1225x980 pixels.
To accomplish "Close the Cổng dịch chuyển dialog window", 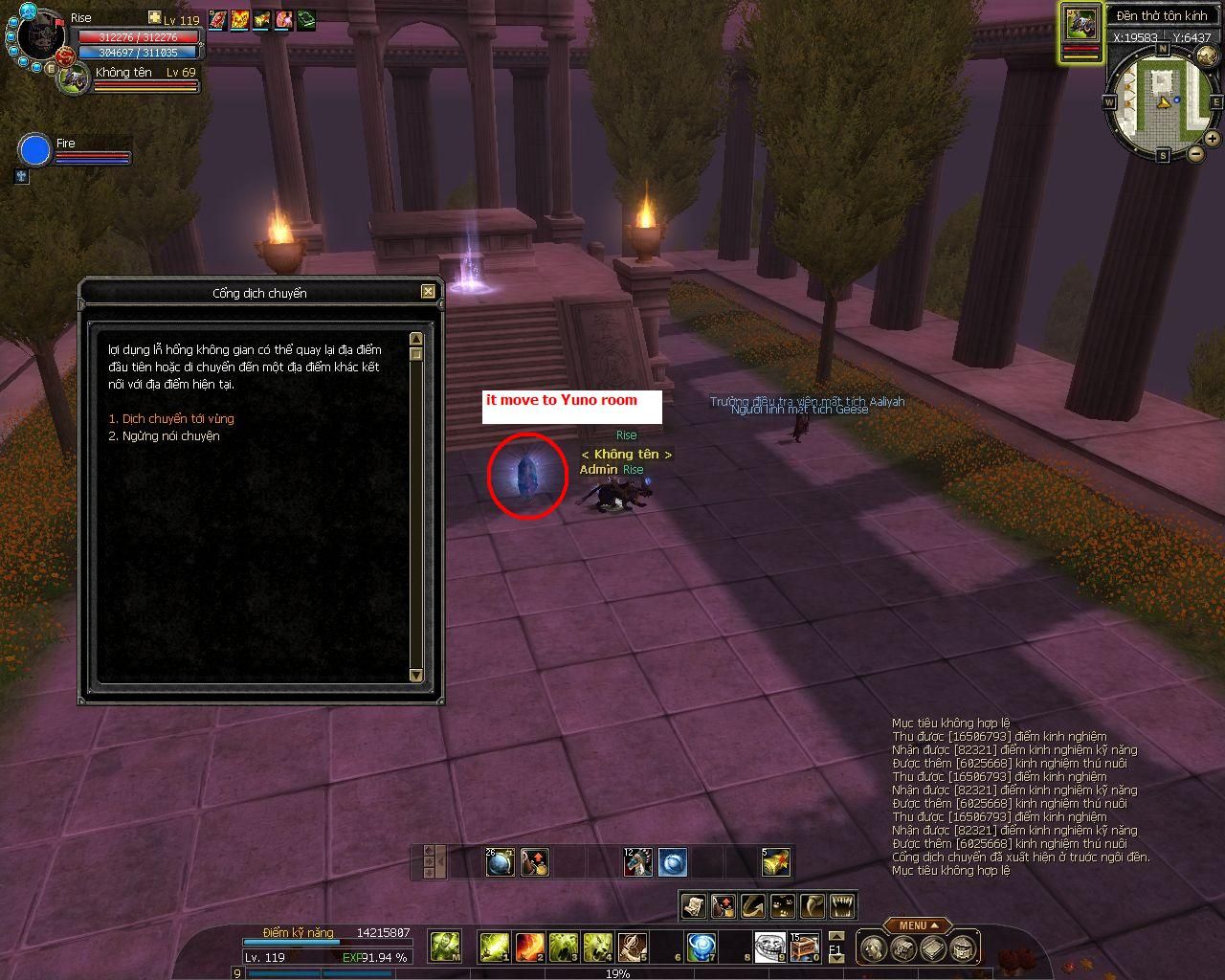I will [x=428, y=292].
